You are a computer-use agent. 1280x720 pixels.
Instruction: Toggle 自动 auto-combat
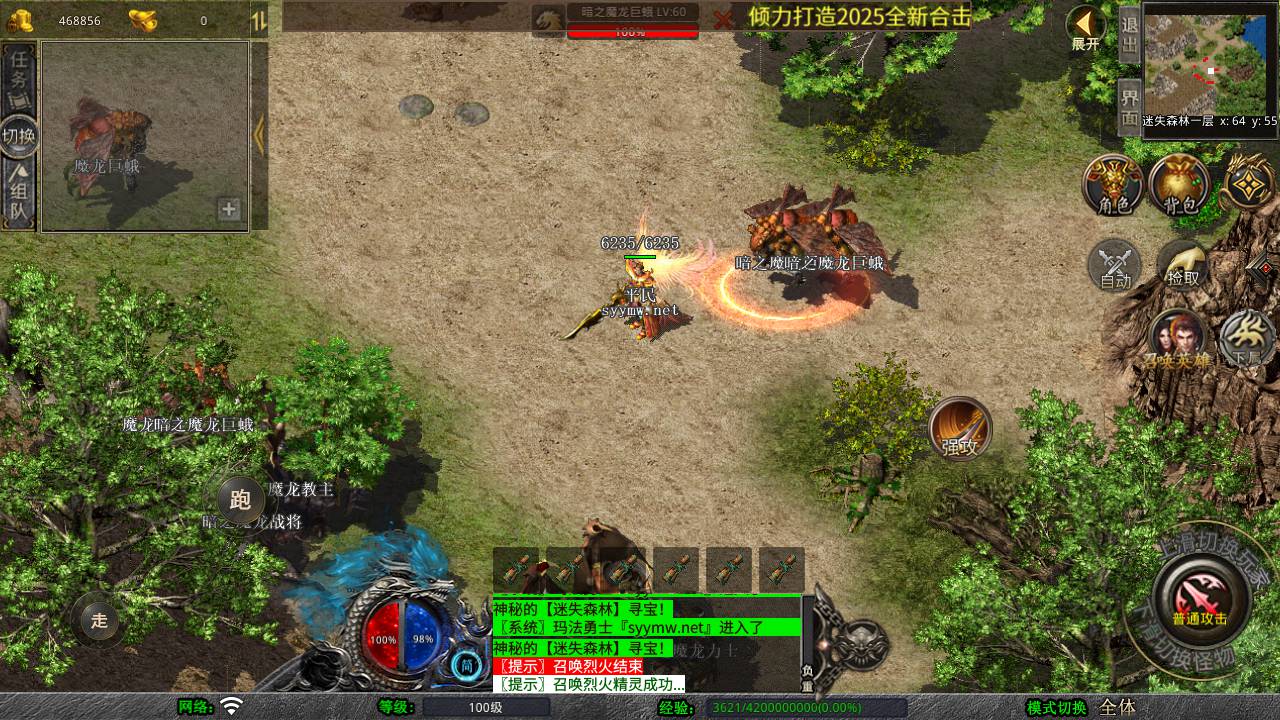pyautogui.click(x=1115, y=266)
